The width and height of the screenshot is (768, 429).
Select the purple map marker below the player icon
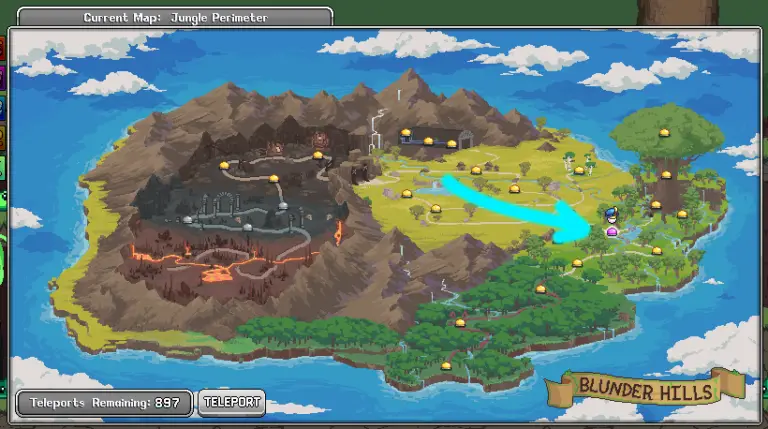pyautogui.click(x=612, y=232)
